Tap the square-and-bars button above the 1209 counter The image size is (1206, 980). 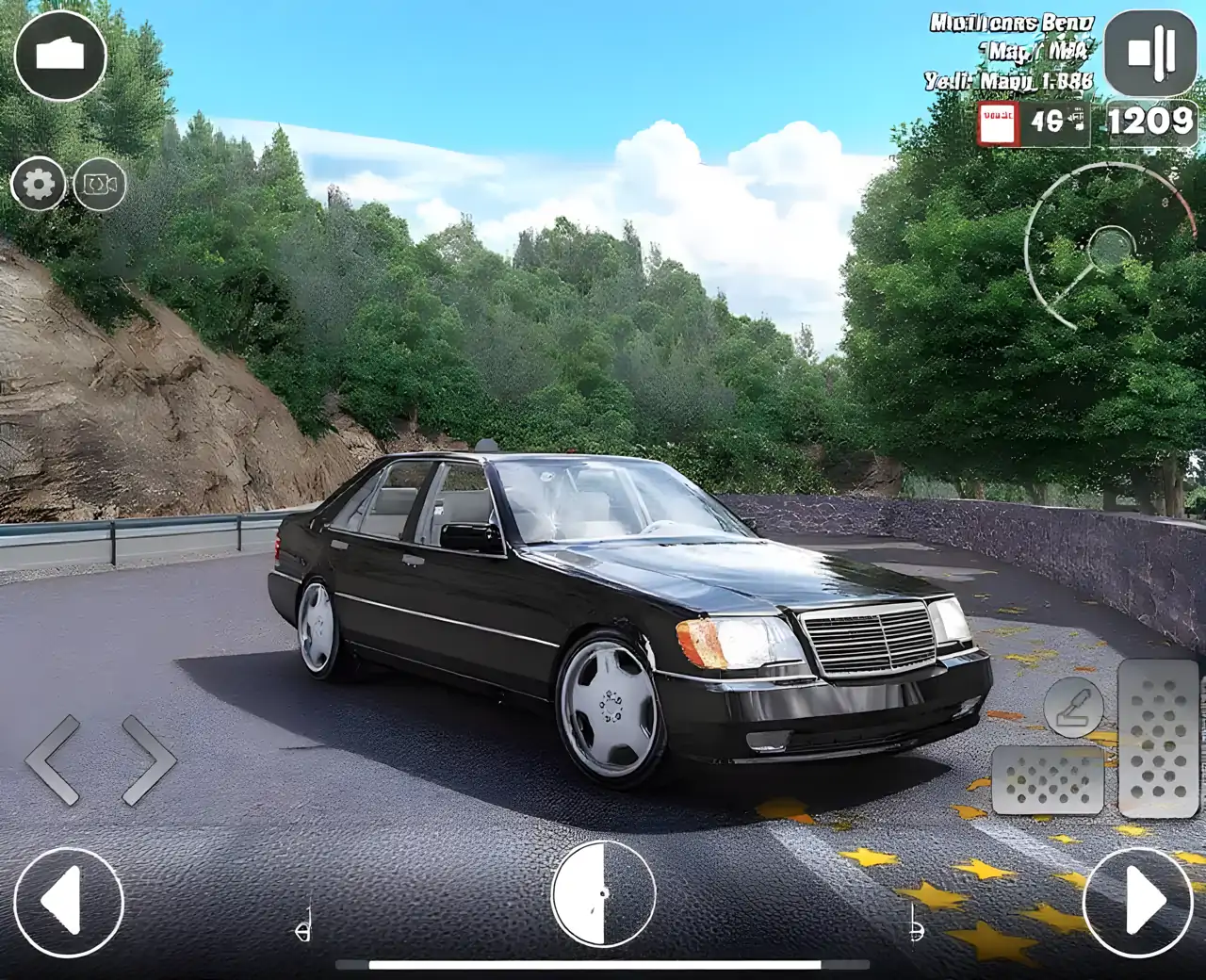coord(1150,53)
